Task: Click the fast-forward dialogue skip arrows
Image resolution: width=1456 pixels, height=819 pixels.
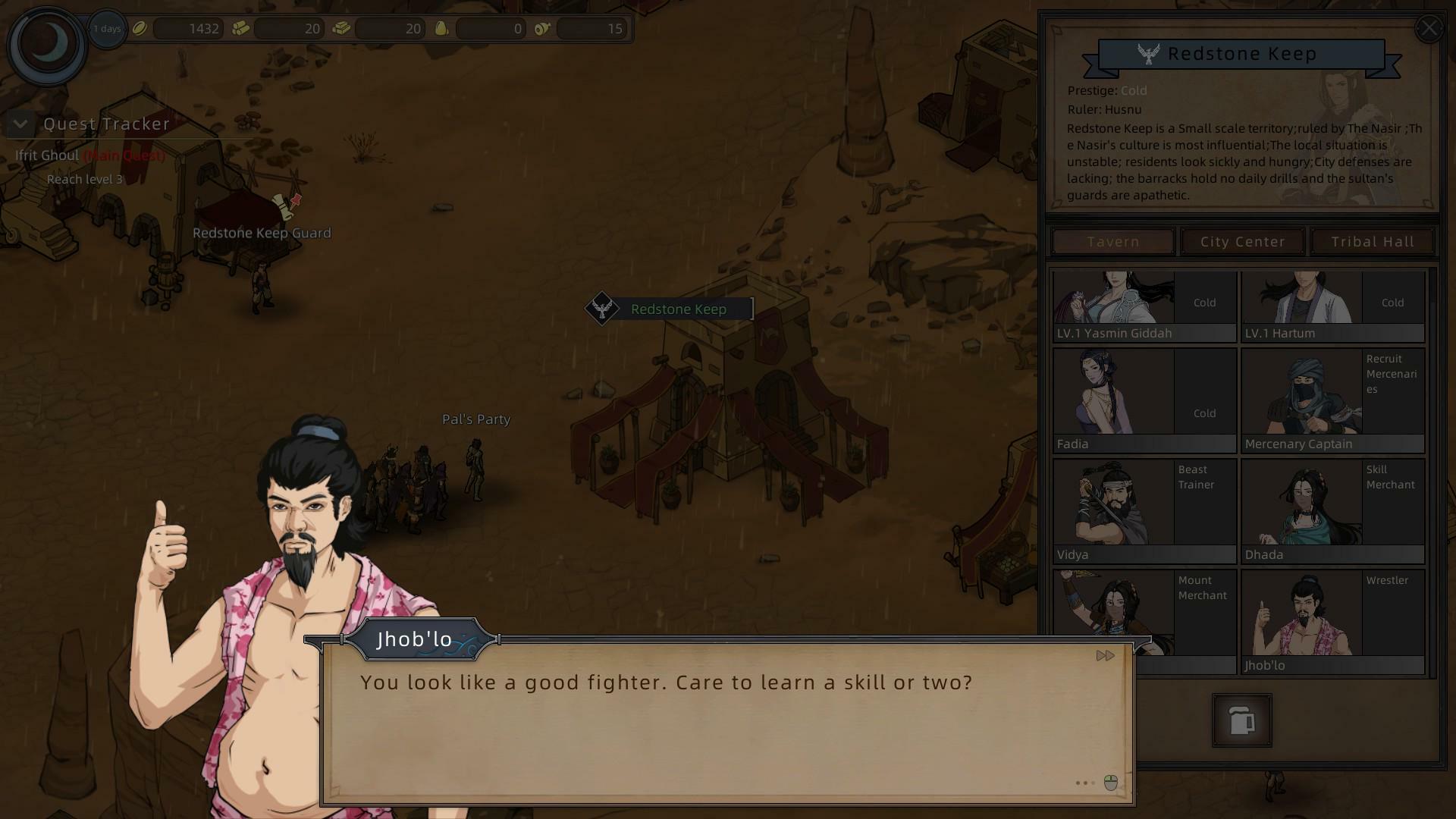Action: [x=1105, y=655]
